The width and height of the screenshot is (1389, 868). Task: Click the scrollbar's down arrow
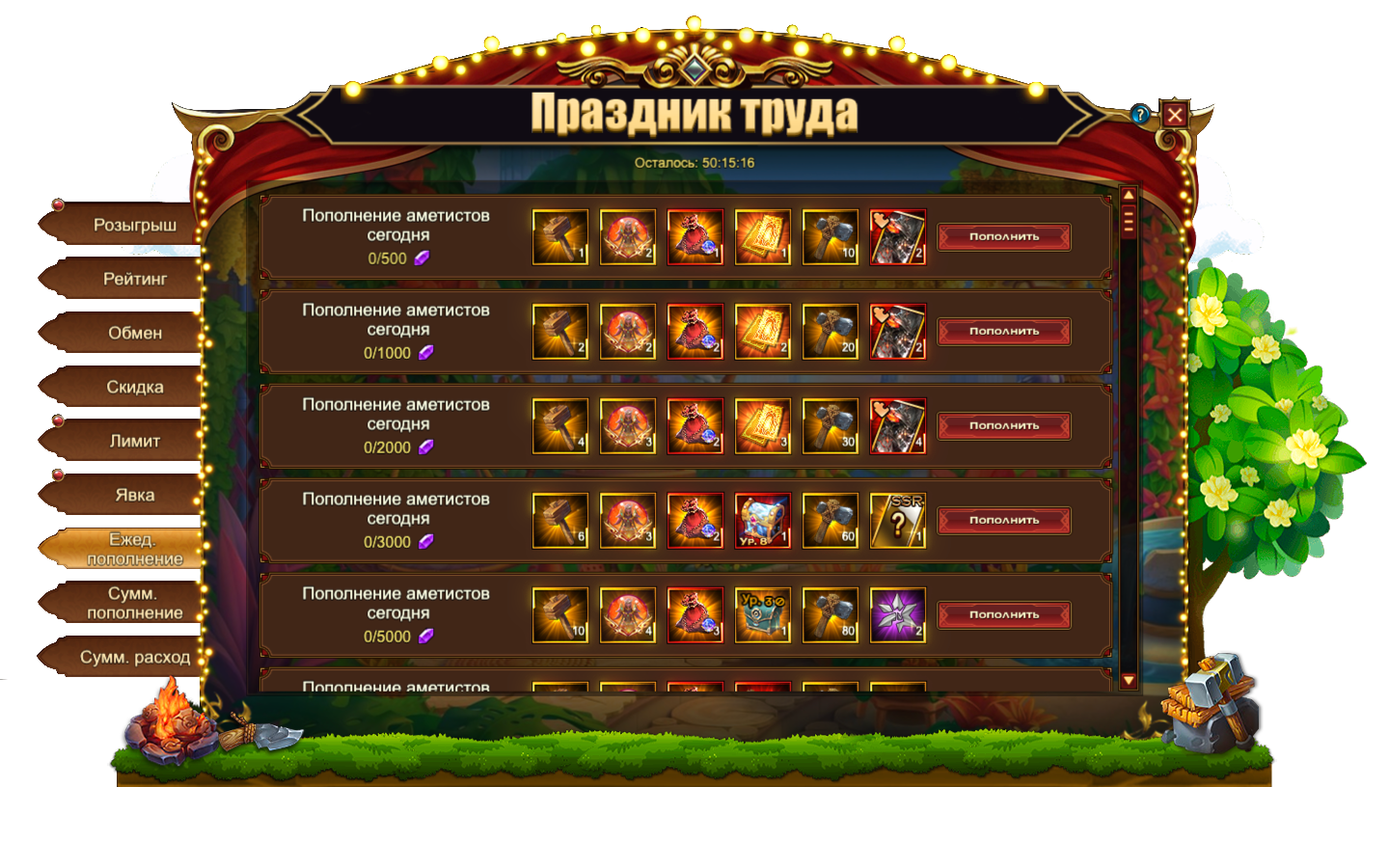[x=1128, y=681]
